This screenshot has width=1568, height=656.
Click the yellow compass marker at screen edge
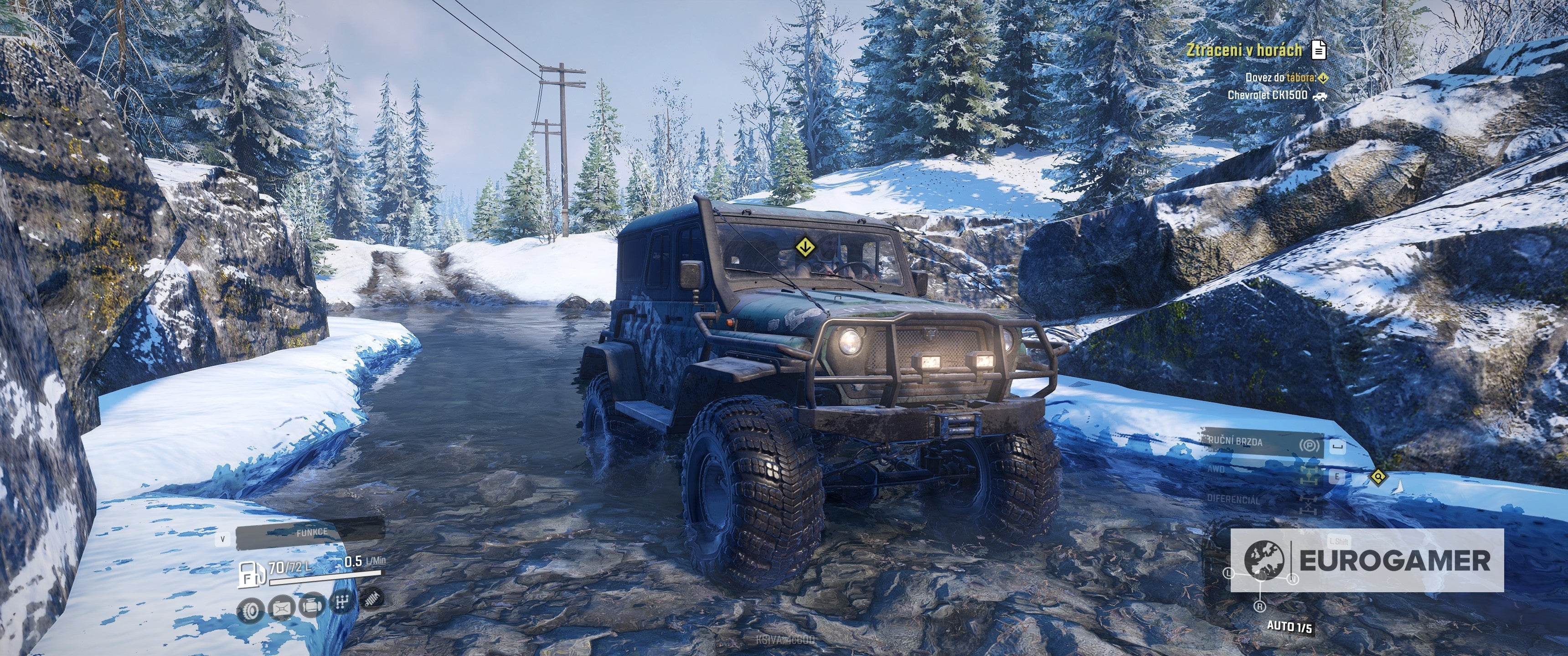pyautogui.click(x=1377, y=477)
